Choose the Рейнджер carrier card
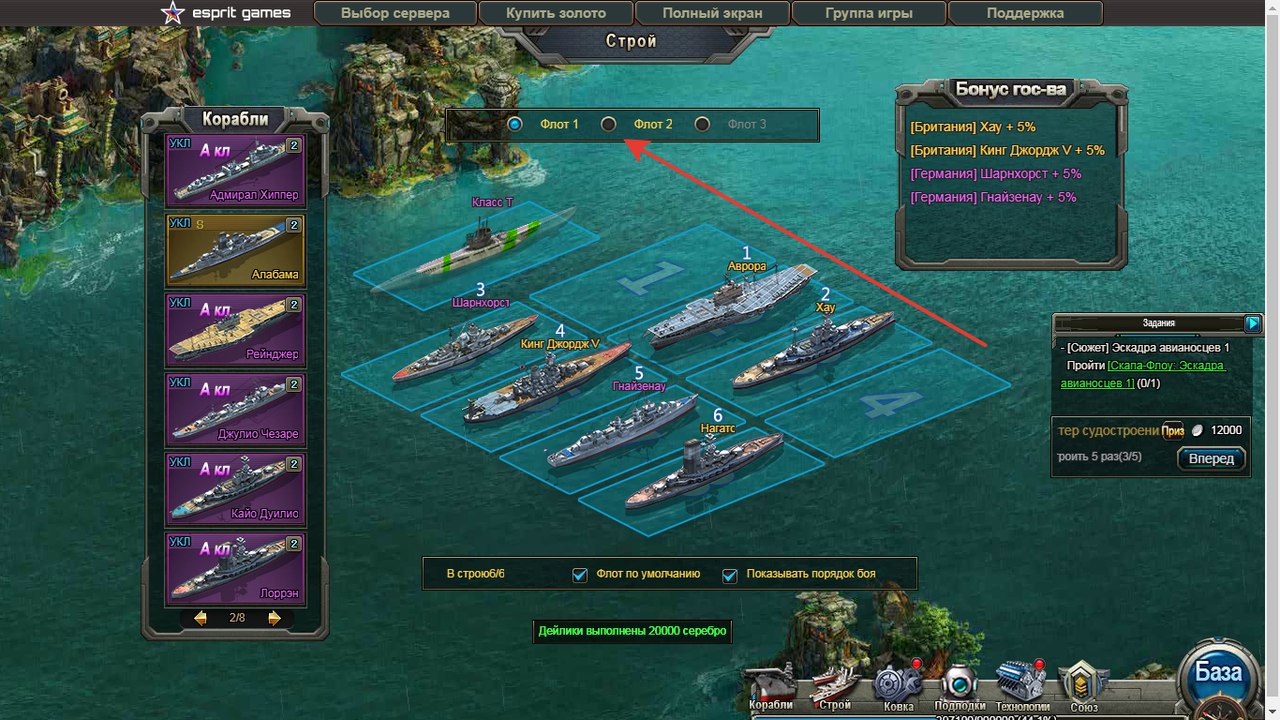 236,329
